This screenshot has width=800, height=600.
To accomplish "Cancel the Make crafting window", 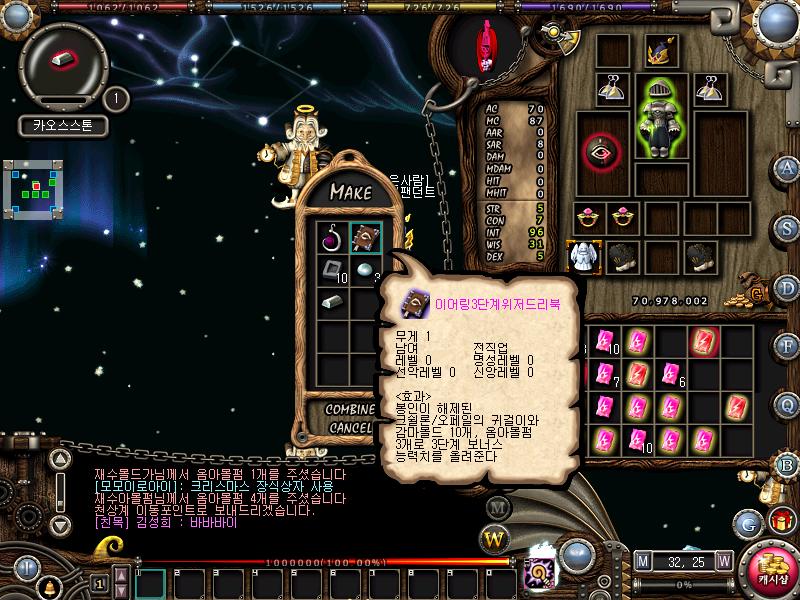I will click(x=350, y=428).
